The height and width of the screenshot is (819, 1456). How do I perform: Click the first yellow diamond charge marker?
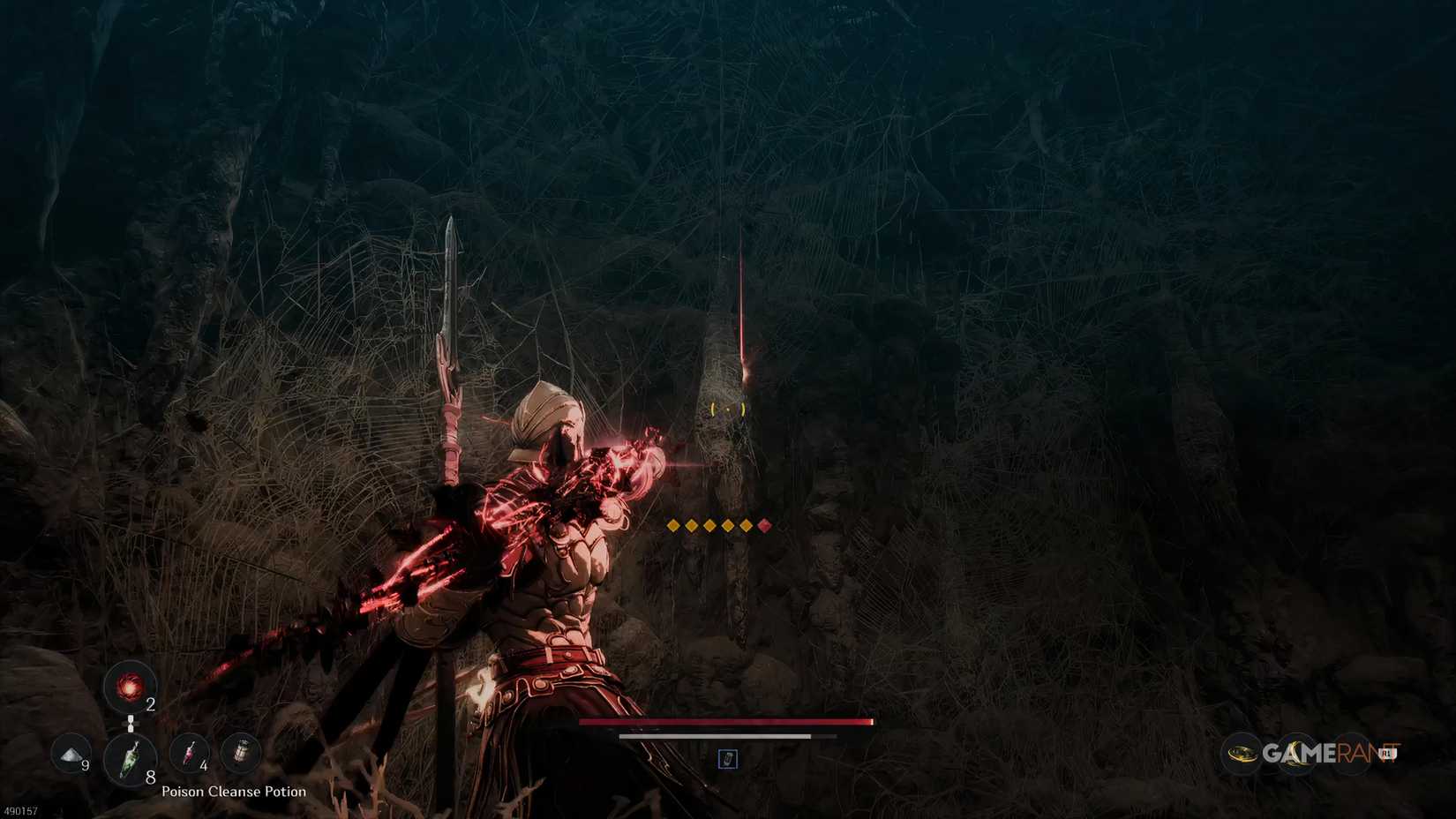pos(673,525)
